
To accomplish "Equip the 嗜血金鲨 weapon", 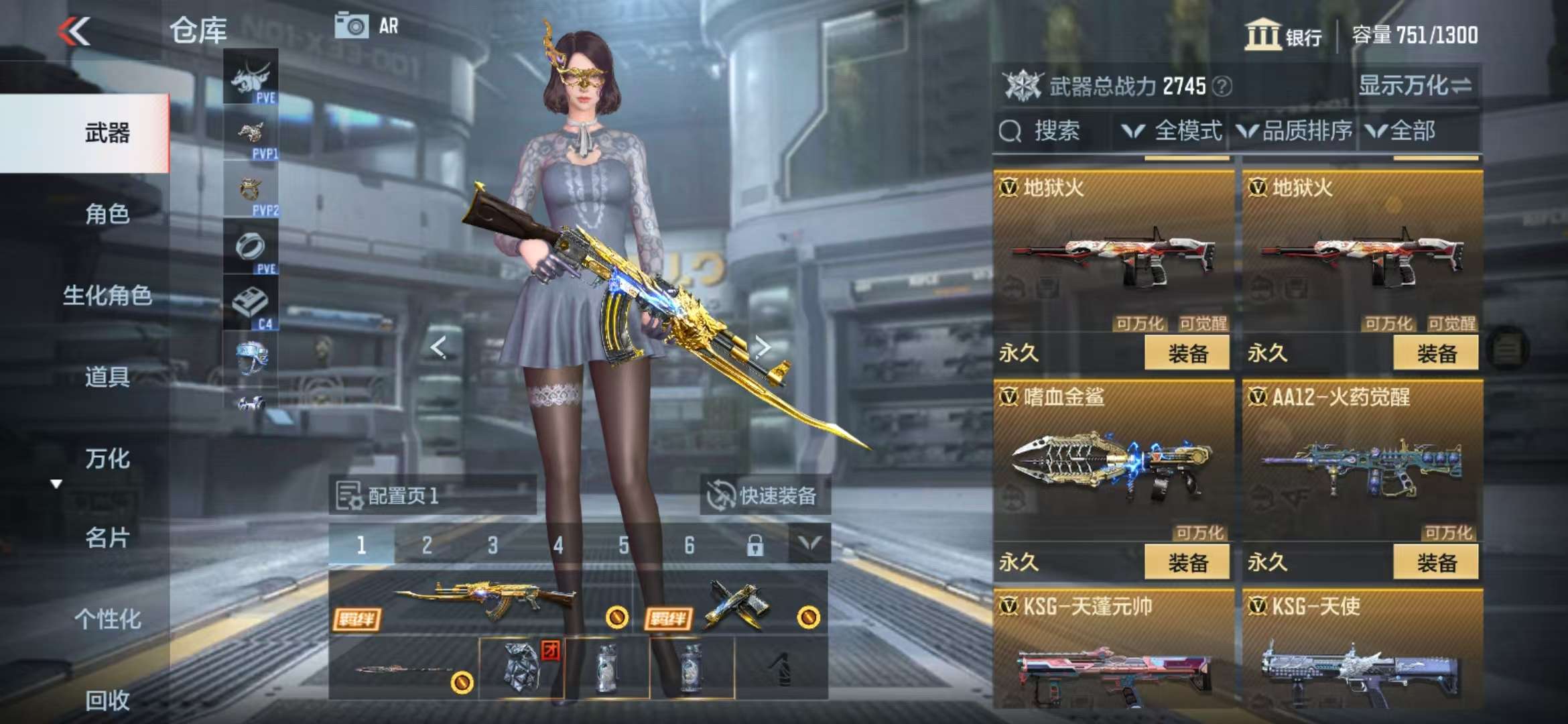I will 1187,562.
